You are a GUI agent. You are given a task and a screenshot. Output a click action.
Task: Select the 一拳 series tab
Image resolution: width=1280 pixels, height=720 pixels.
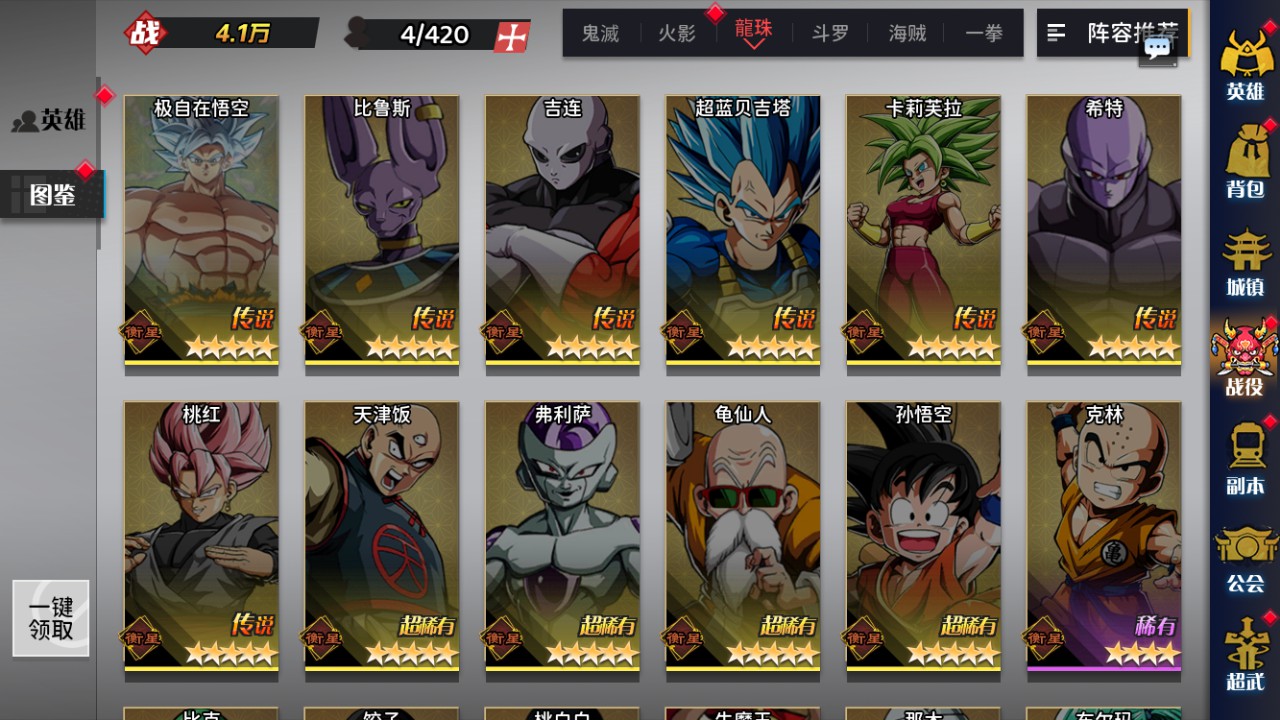click(x=984, y=33)
